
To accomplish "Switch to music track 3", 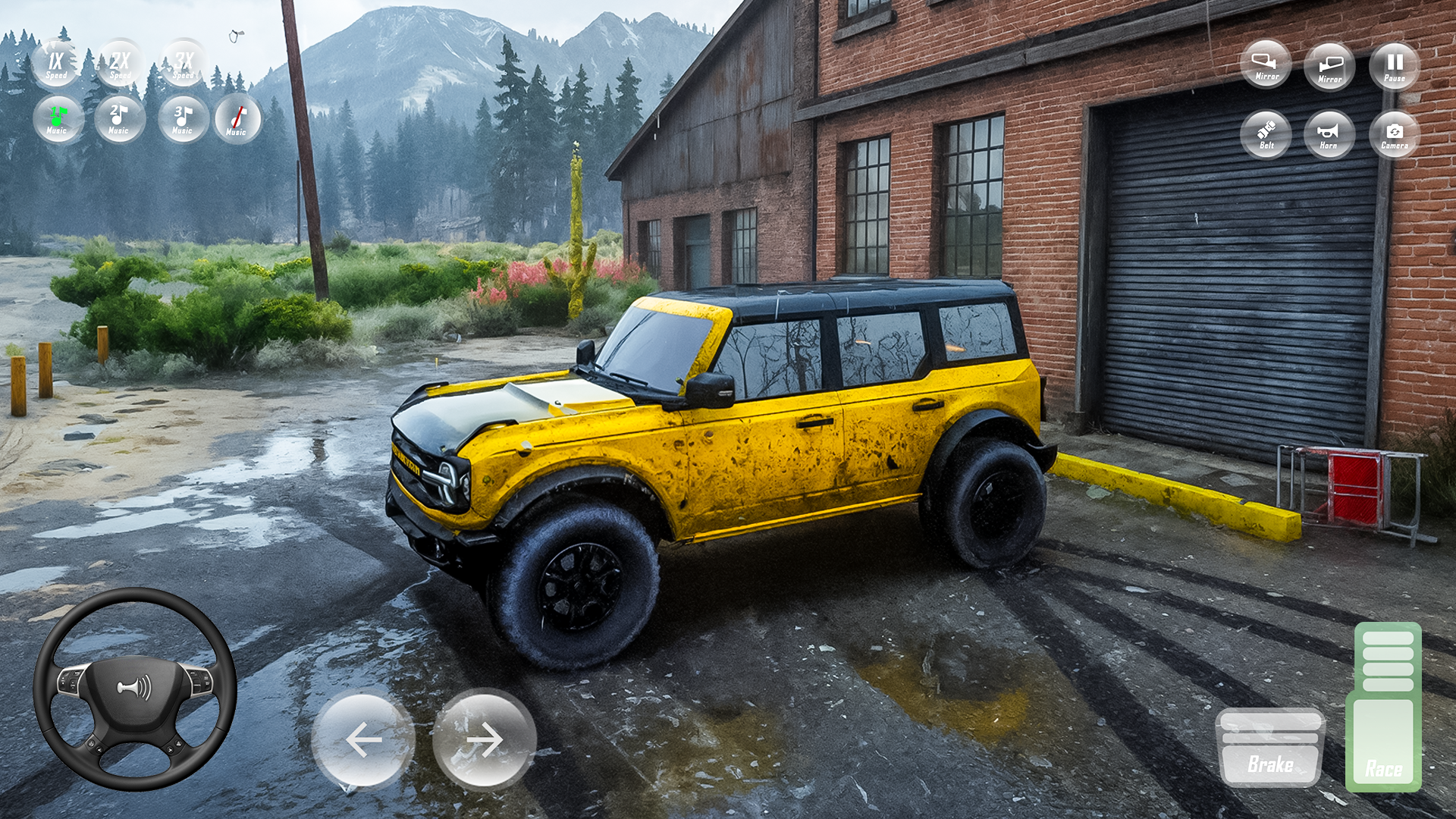I will [184, 119].
